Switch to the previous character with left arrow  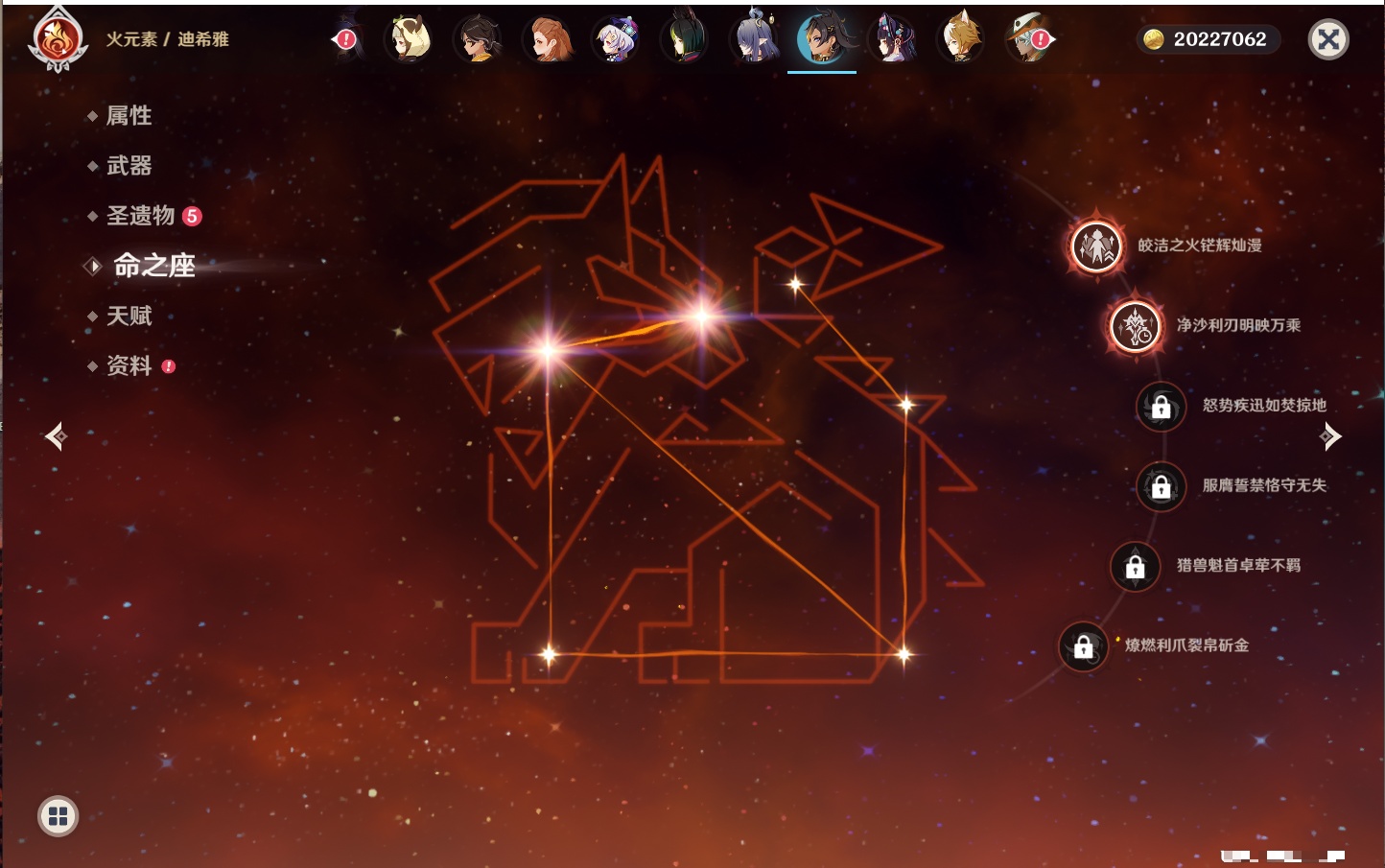coord(56,436)
